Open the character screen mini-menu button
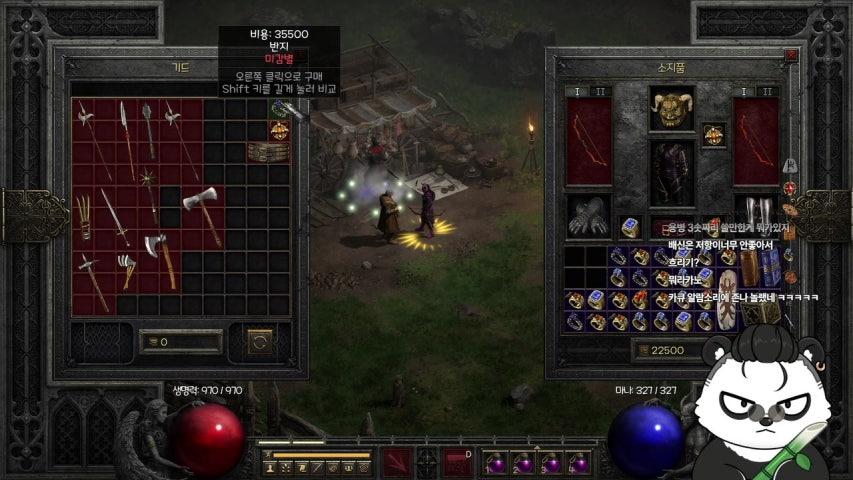Image resolution: width=853 pixels, height=480 pixels. (x=270, y=466)
